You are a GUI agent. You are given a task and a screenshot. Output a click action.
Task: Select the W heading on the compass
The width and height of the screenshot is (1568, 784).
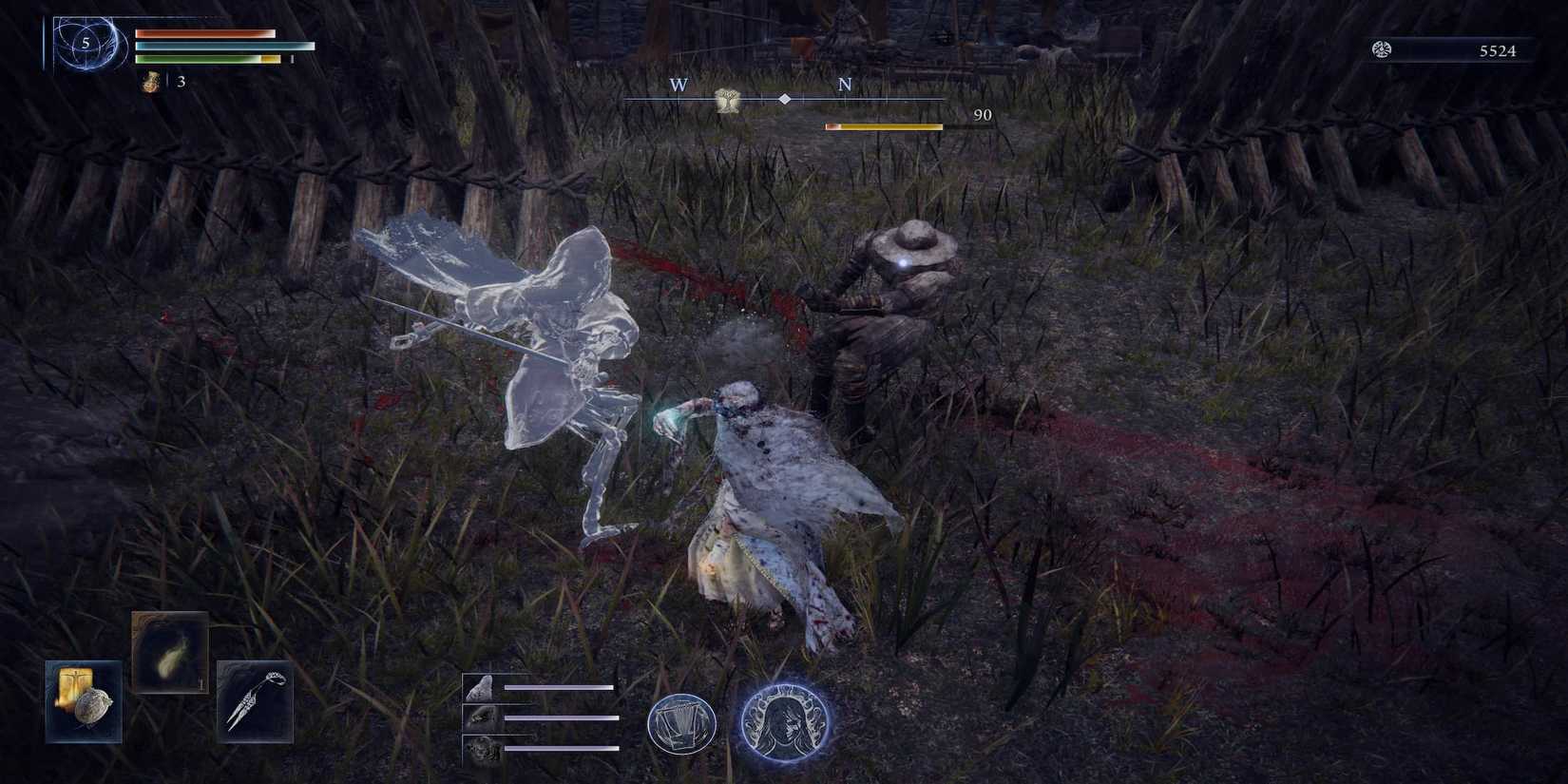coord(678,86)
